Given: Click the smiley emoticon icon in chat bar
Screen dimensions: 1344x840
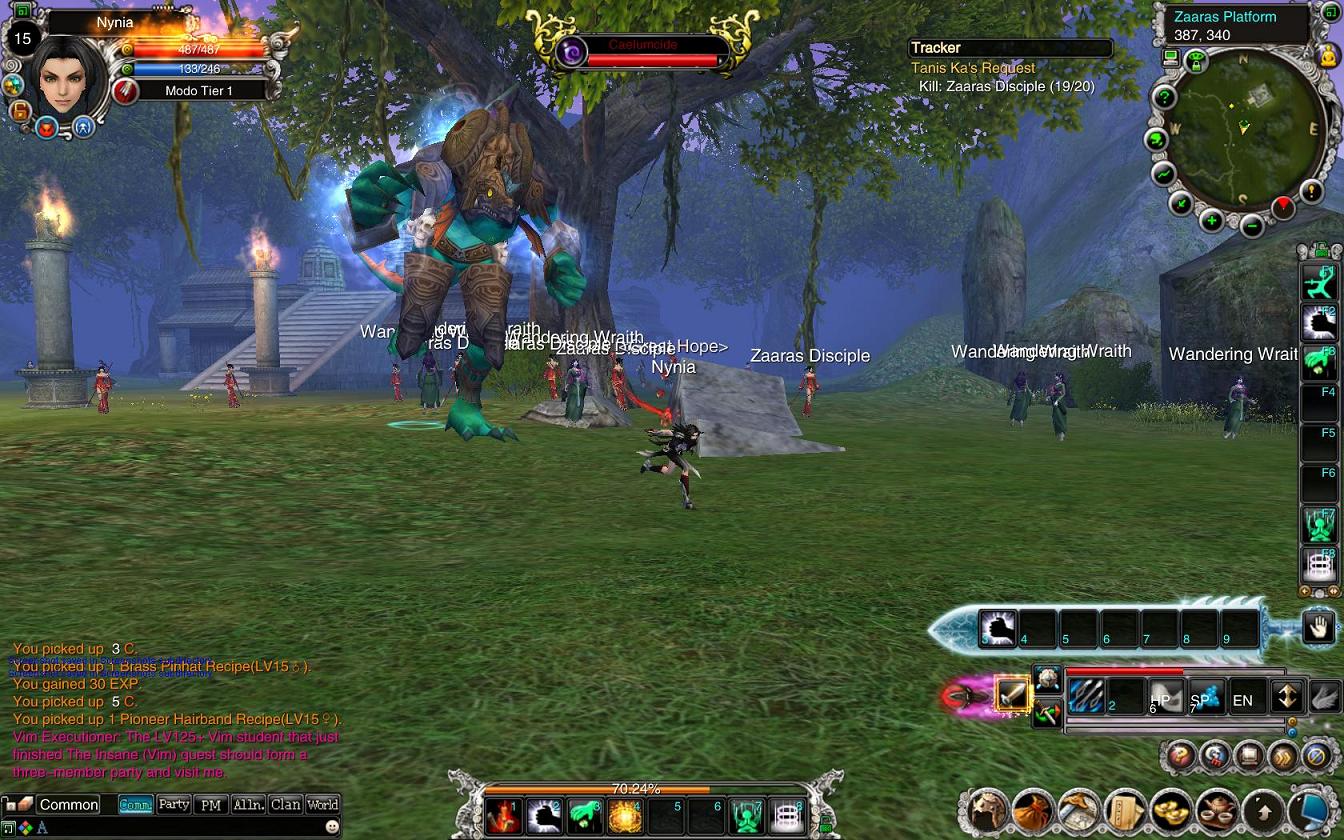Looking at the screenshot, I should pos(330,827).
